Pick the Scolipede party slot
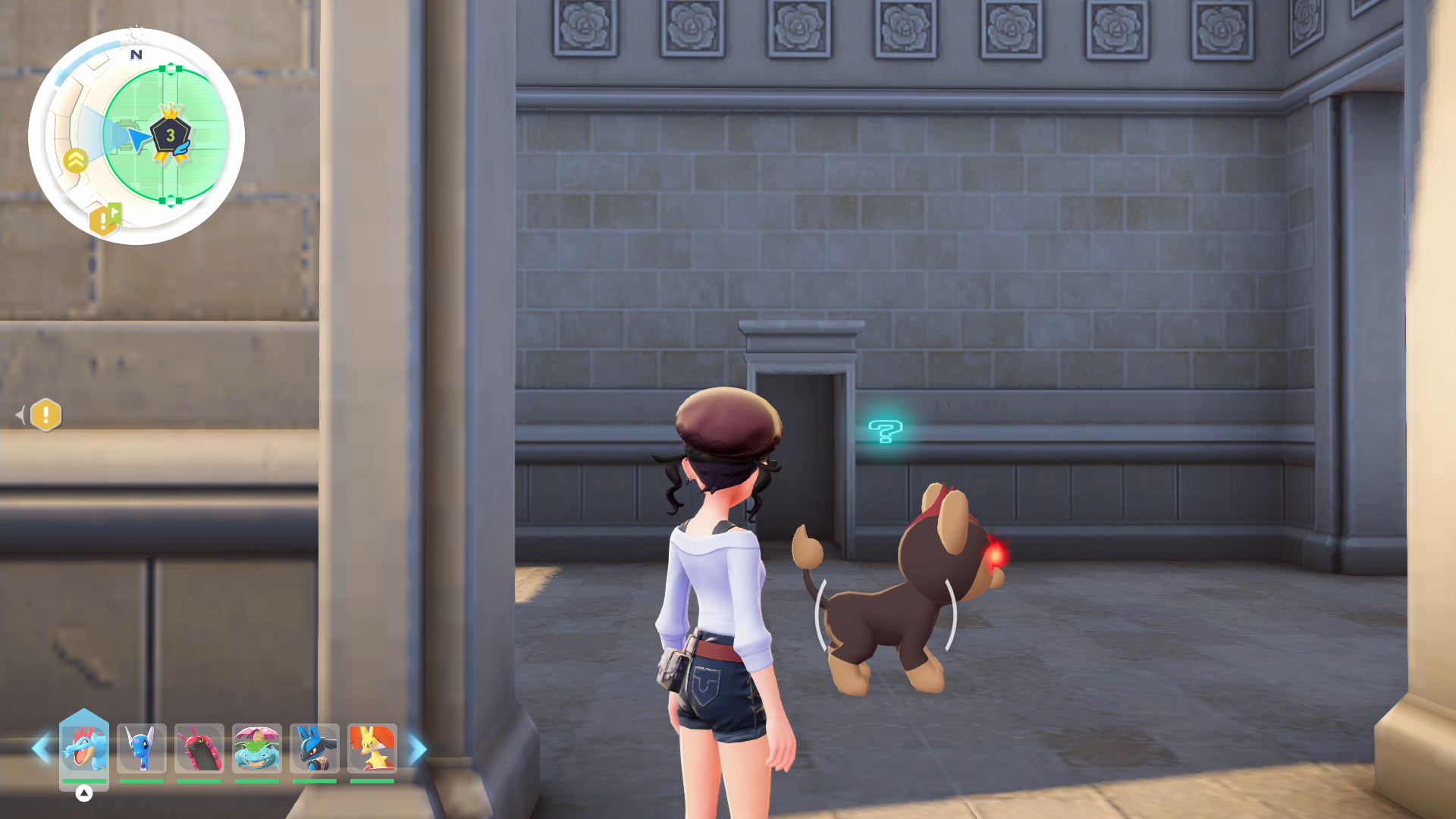 (199, 748)
